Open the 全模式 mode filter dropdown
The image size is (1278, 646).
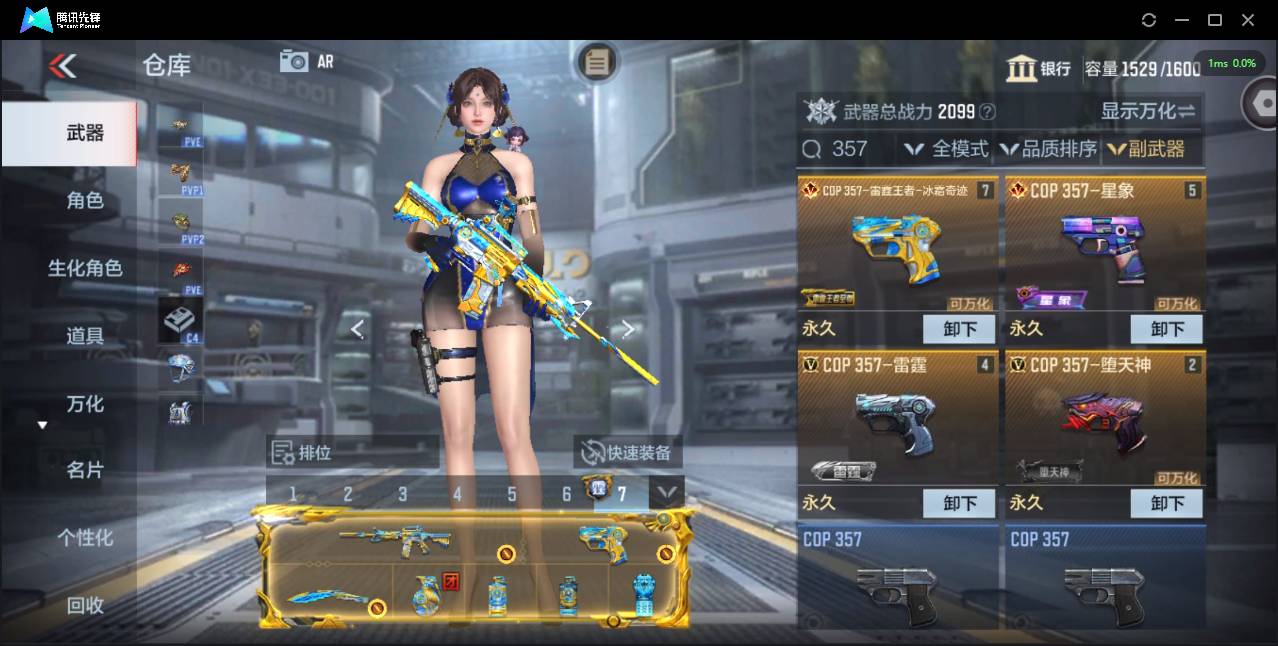[x=946, y=149]
